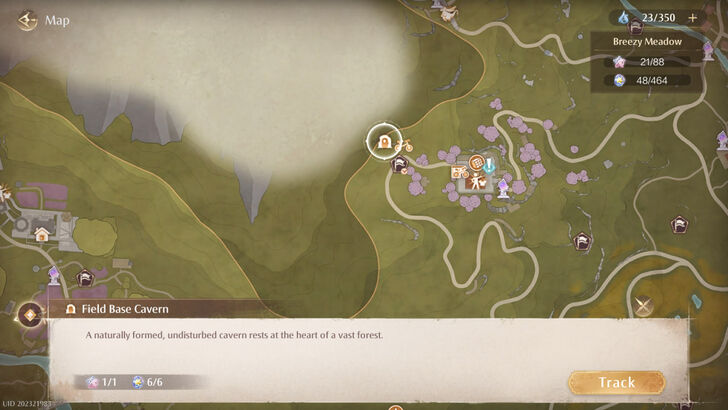Select the bicycle marker beside the cavern
Screen dimensions: 728x410
point(404,145)
